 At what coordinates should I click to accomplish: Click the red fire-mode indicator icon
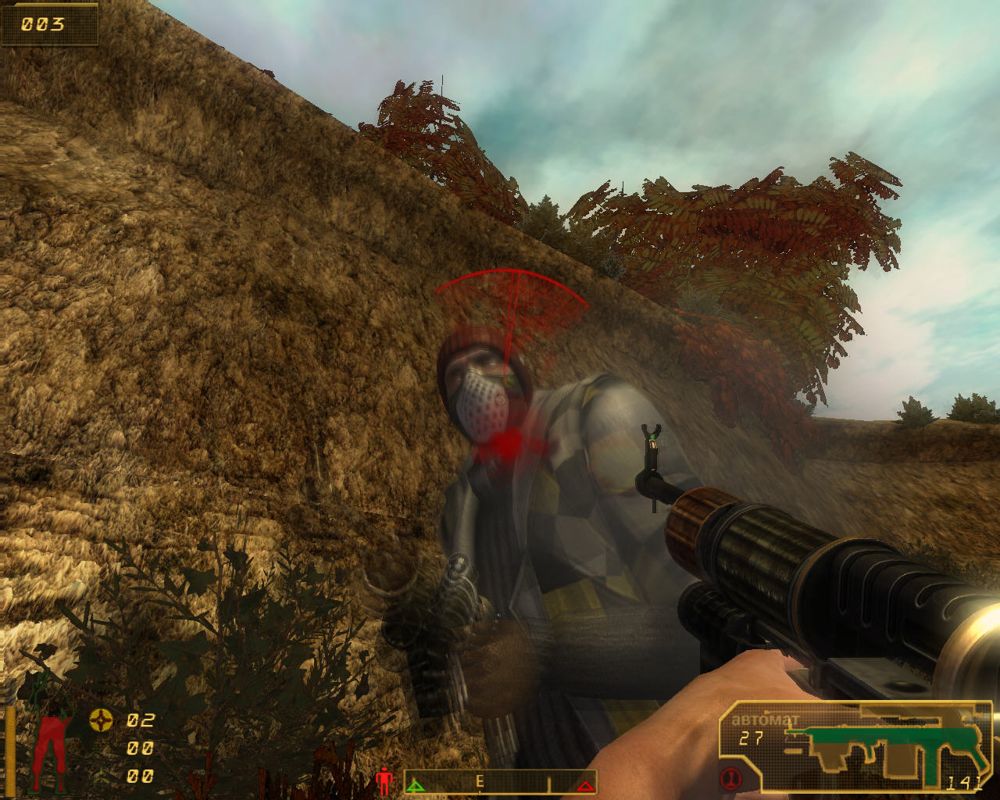tap(731, 779)
